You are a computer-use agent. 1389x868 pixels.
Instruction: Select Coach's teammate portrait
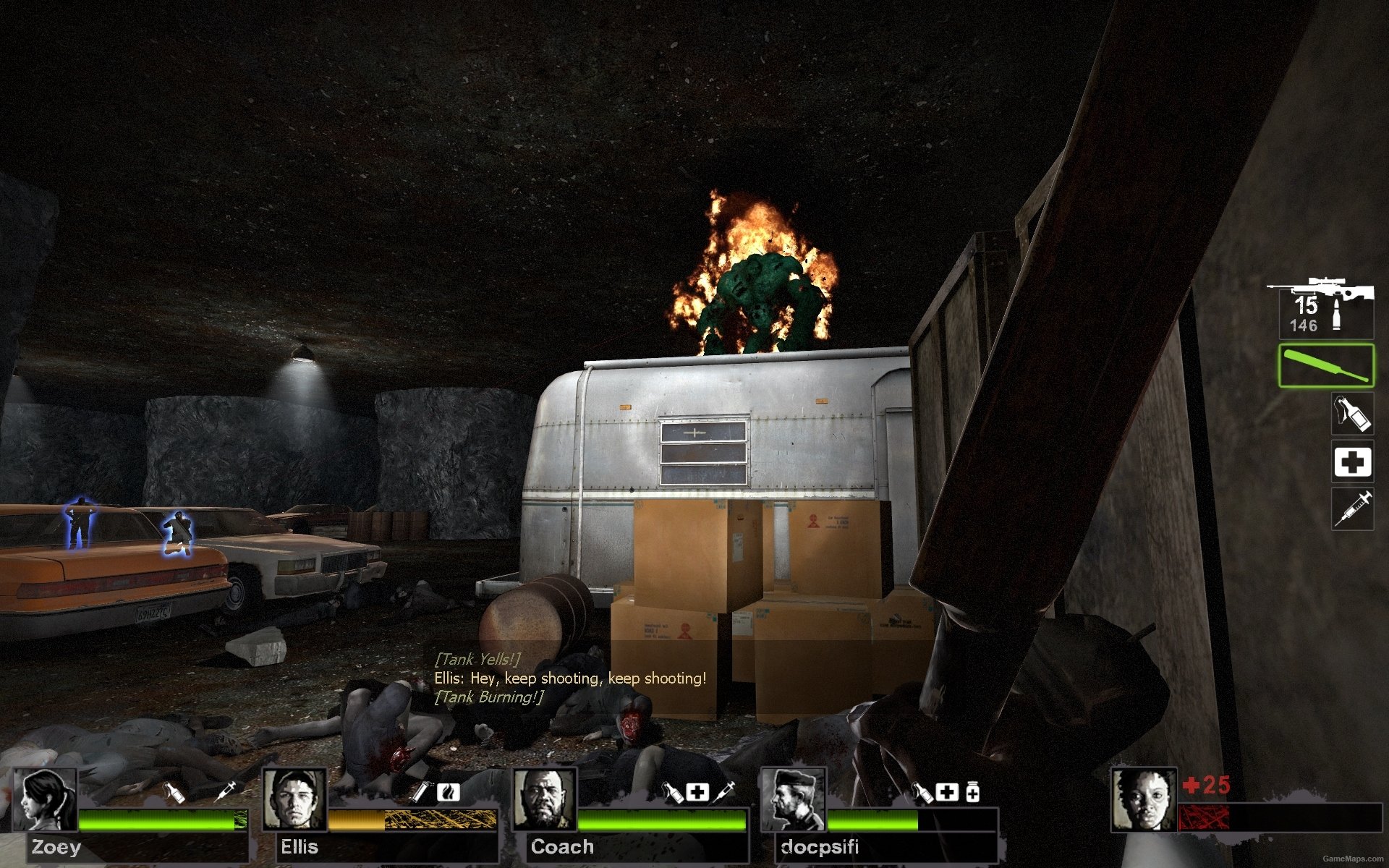pyautogui.click(x=544, y=800)
